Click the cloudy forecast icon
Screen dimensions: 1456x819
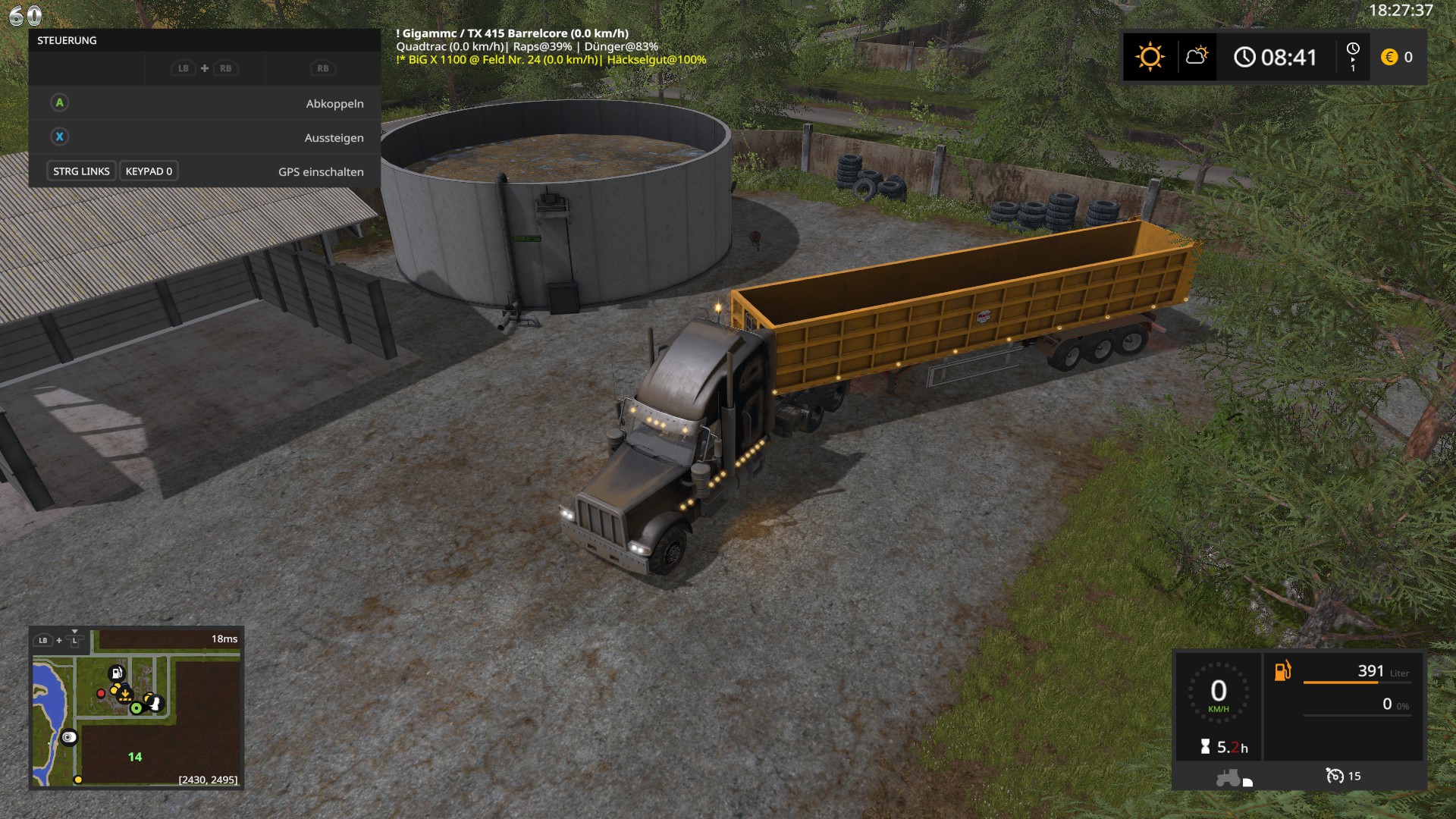[x=1197, y=56]
